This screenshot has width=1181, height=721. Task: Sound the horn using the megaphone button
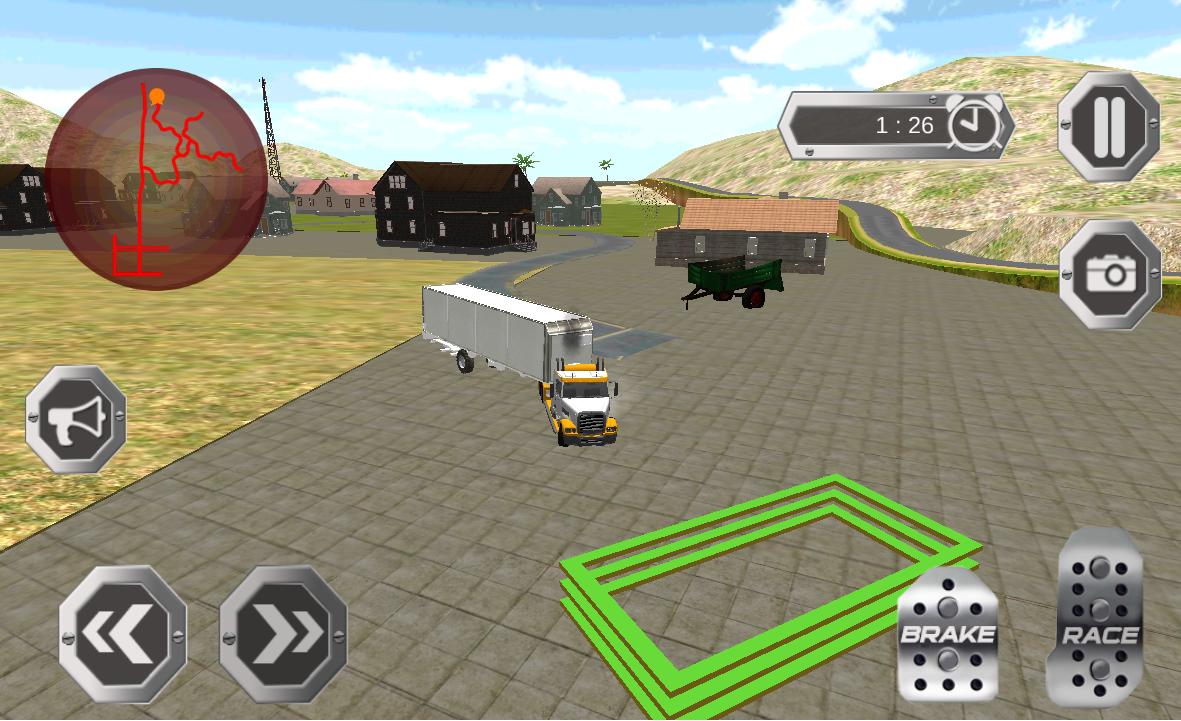click(x=76, y=419)
